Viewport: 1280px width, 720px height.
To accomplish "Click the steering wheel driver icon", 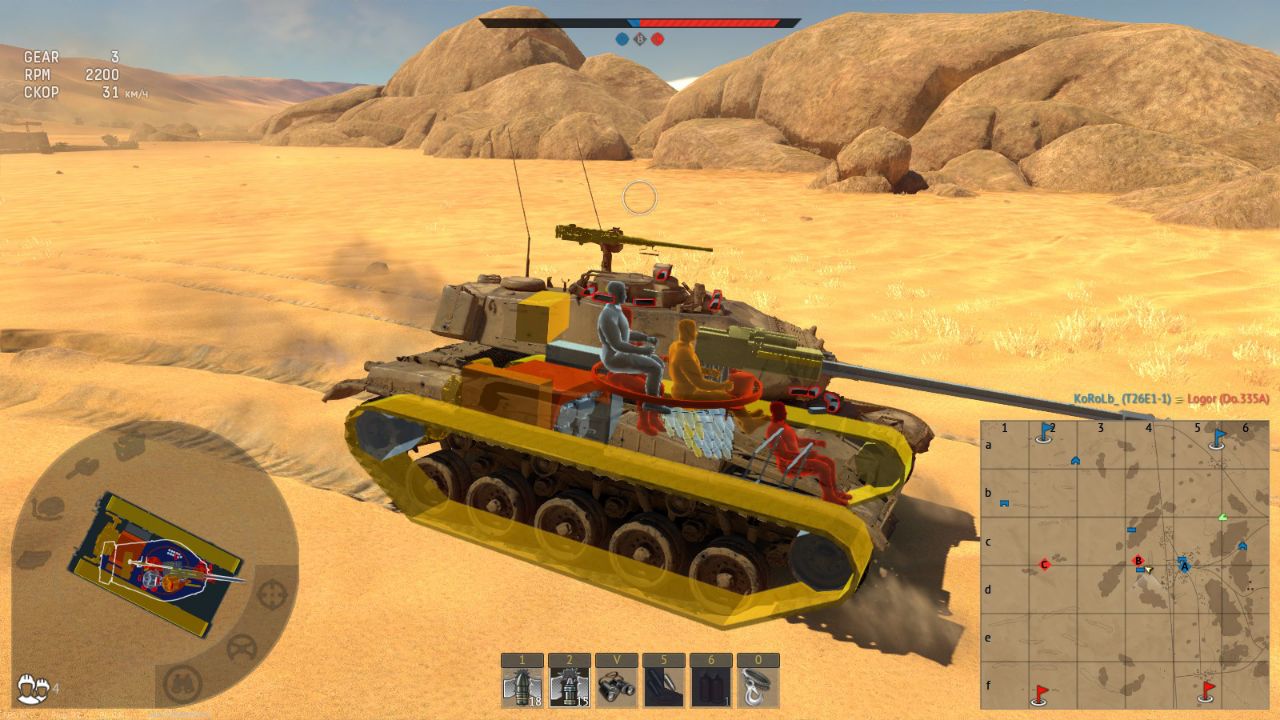I will pos(241,649).
